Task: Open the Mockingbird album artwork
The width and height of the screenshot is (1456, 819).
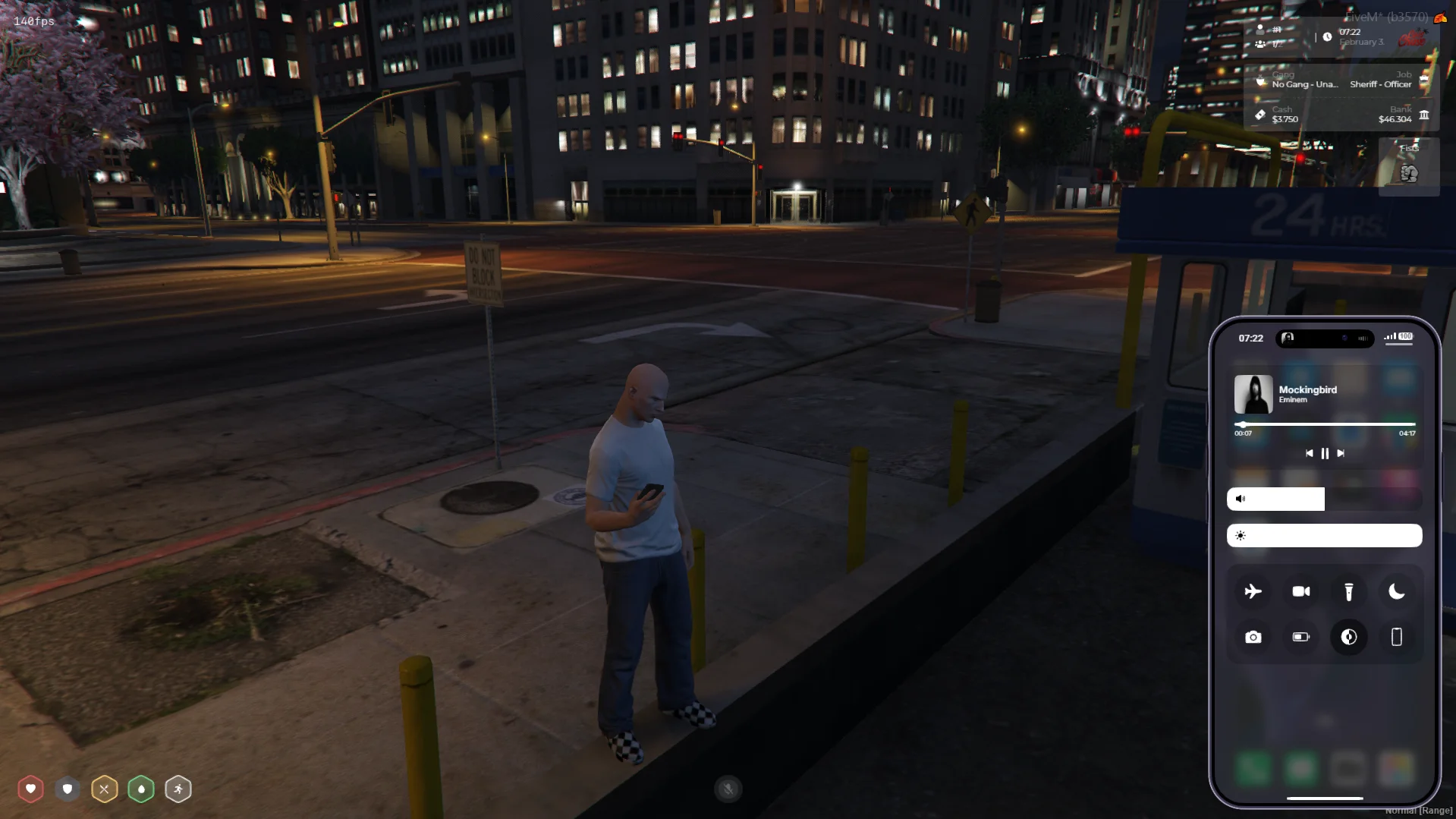Action: pyautogui.click(x=1253, y=394)
